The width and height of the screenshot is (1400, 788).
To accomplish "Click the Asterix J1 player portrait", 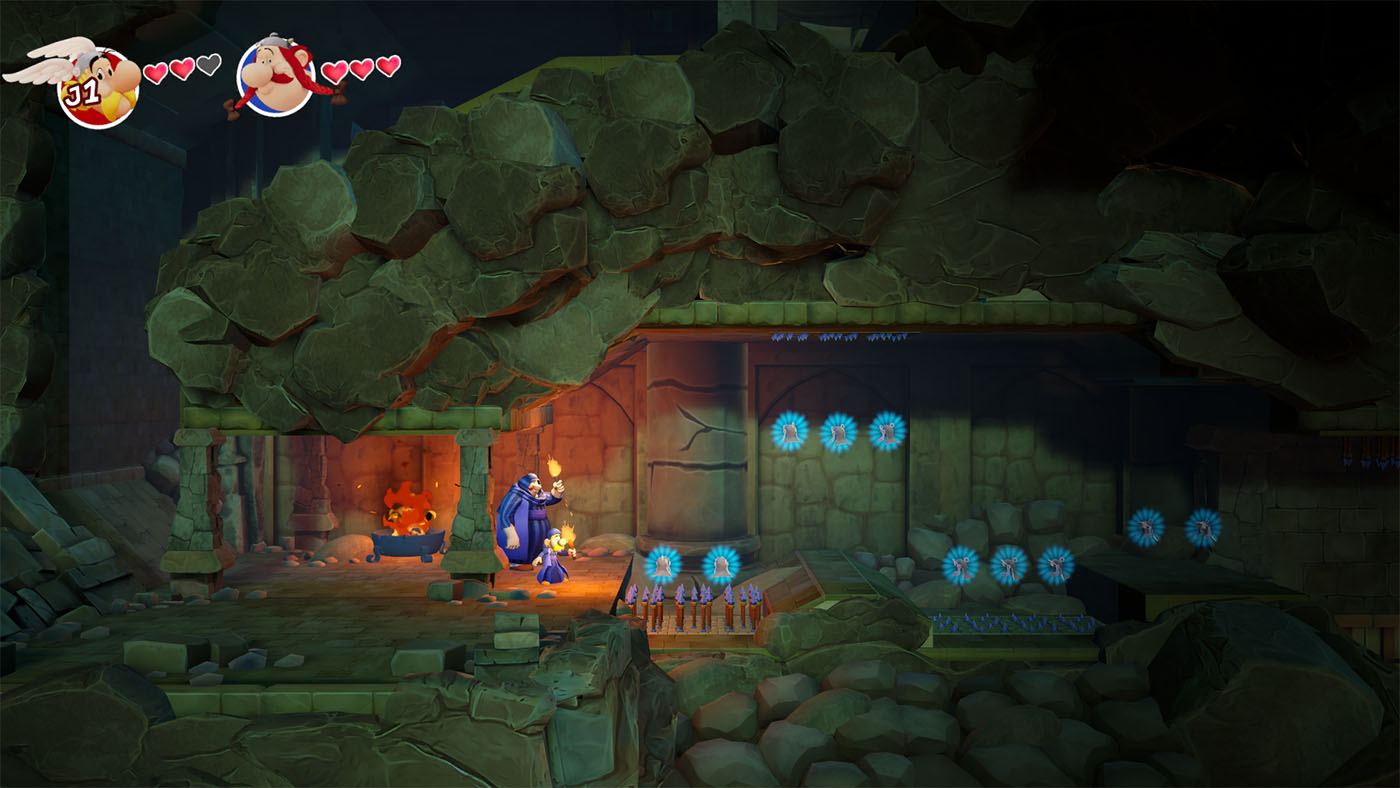I will tap(97, 84).
